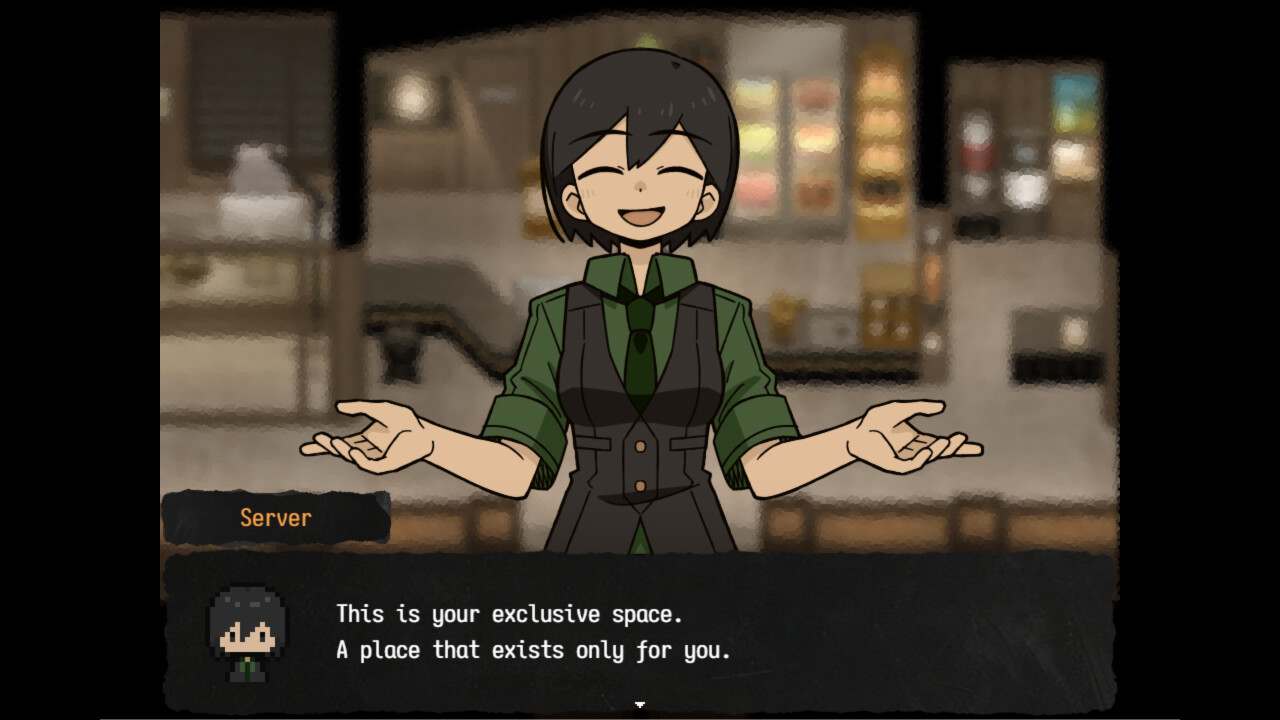Click the syrup bottle rack behind the Server

[x=880, y=150]
